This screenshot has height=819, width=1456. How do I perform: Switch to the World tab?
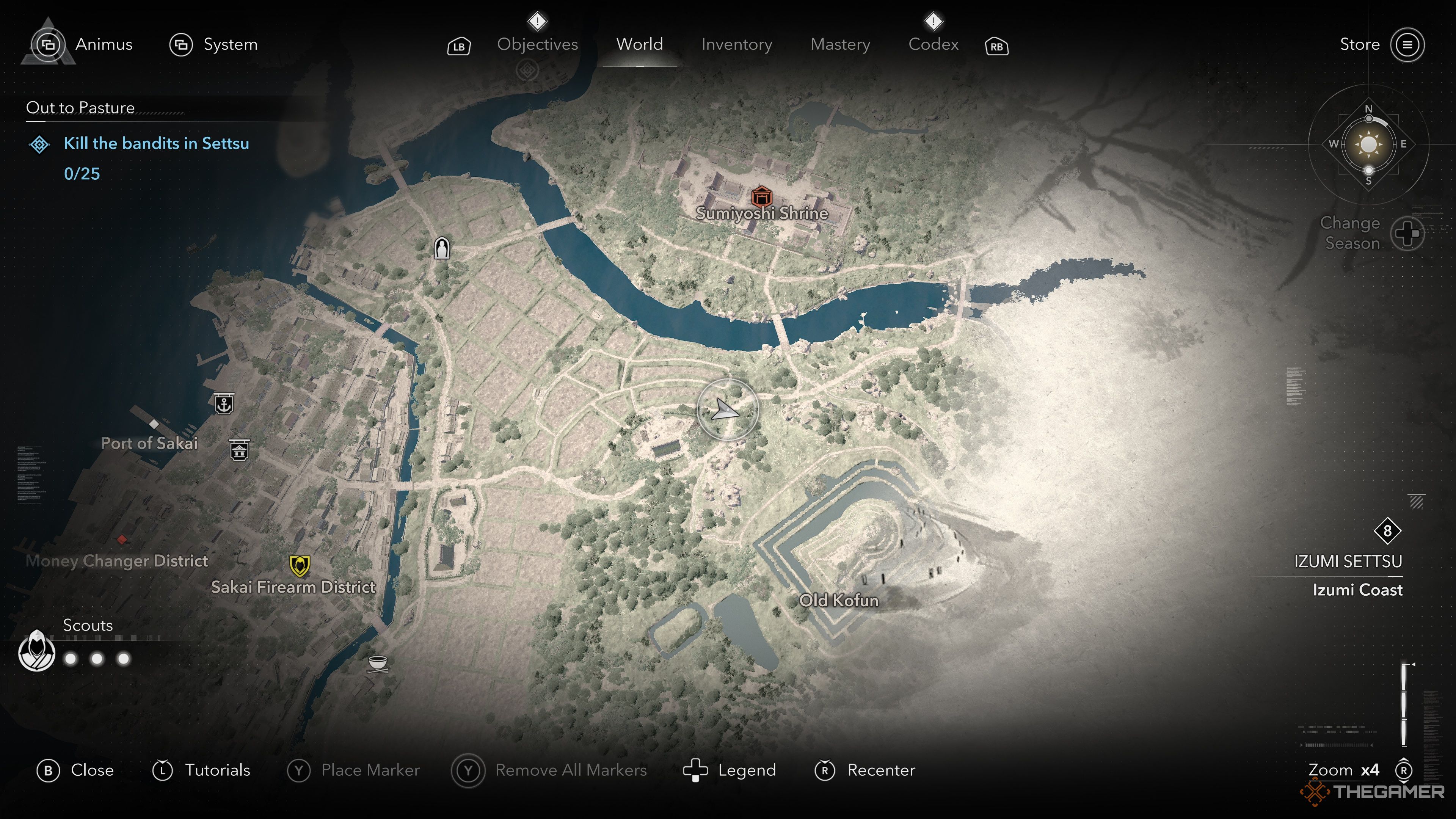tap(639, 44)
